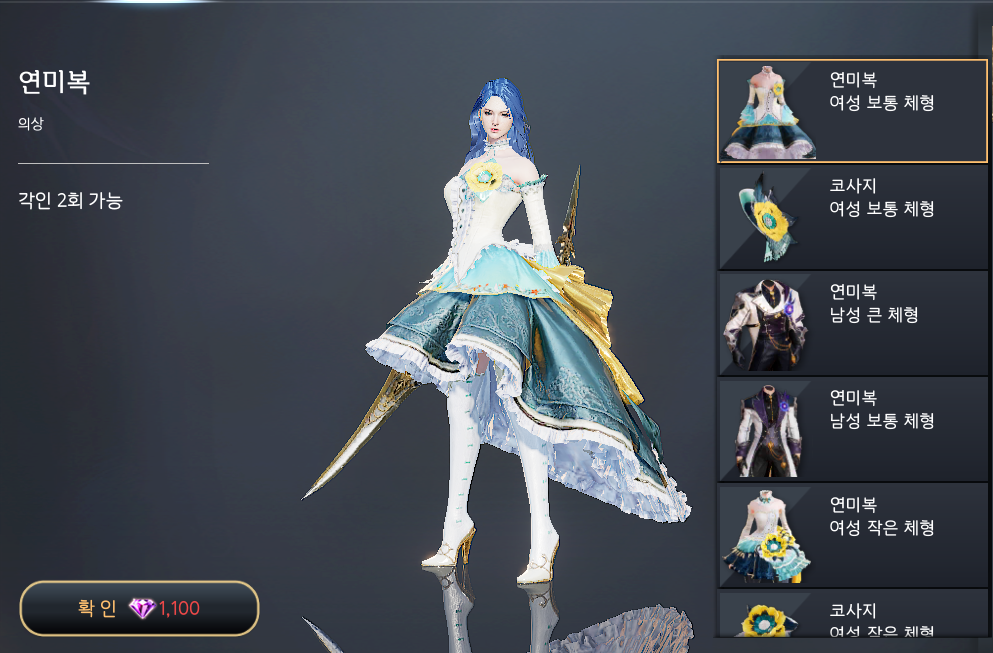The height and width of the screenshot is (653, 993).
Task: Choose 코사지 여성 보통 체형 item
Action: pyautogui.click(x=852, y=217)
